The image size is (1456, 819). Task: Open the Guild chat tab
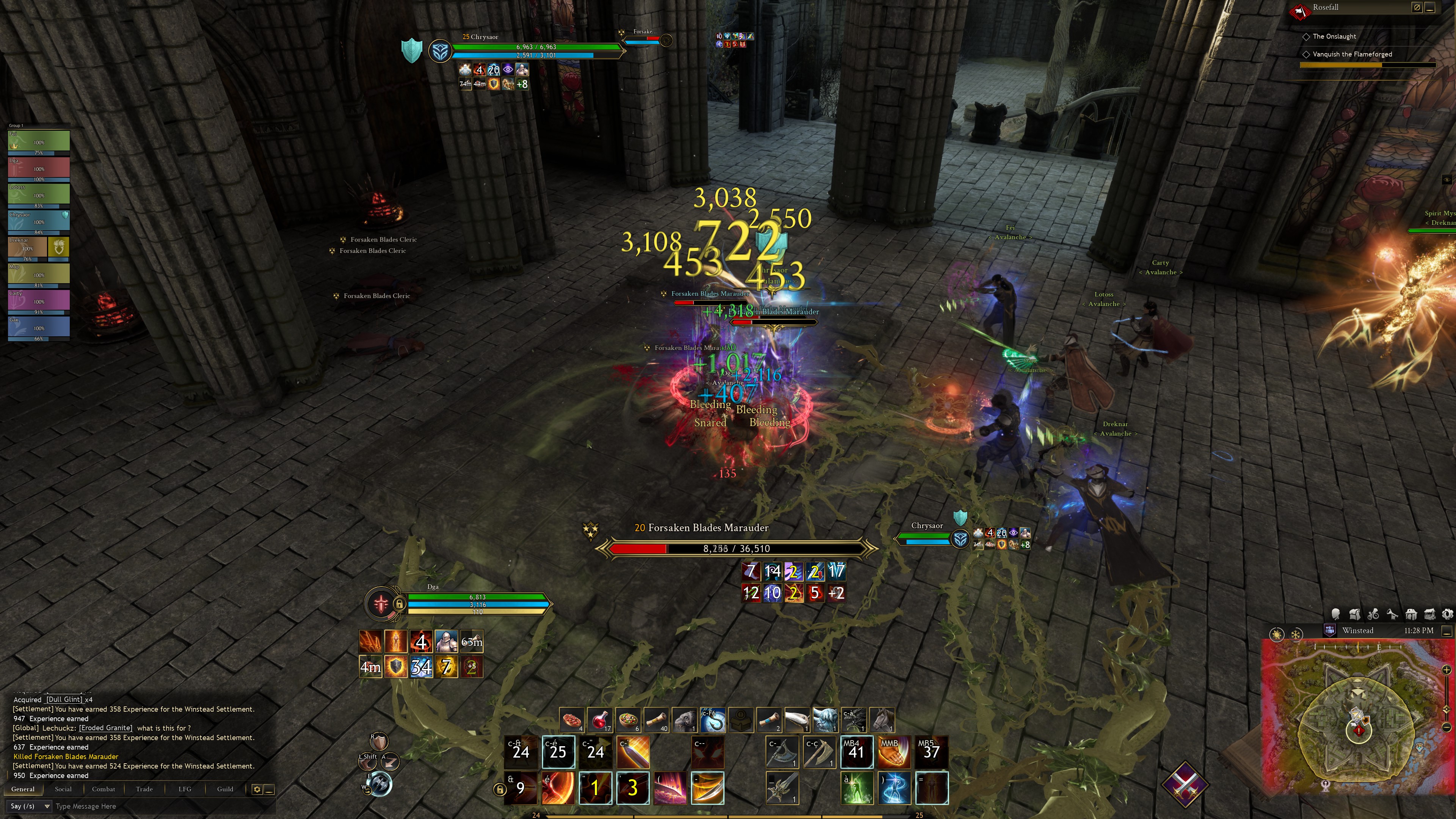[225, 789]
